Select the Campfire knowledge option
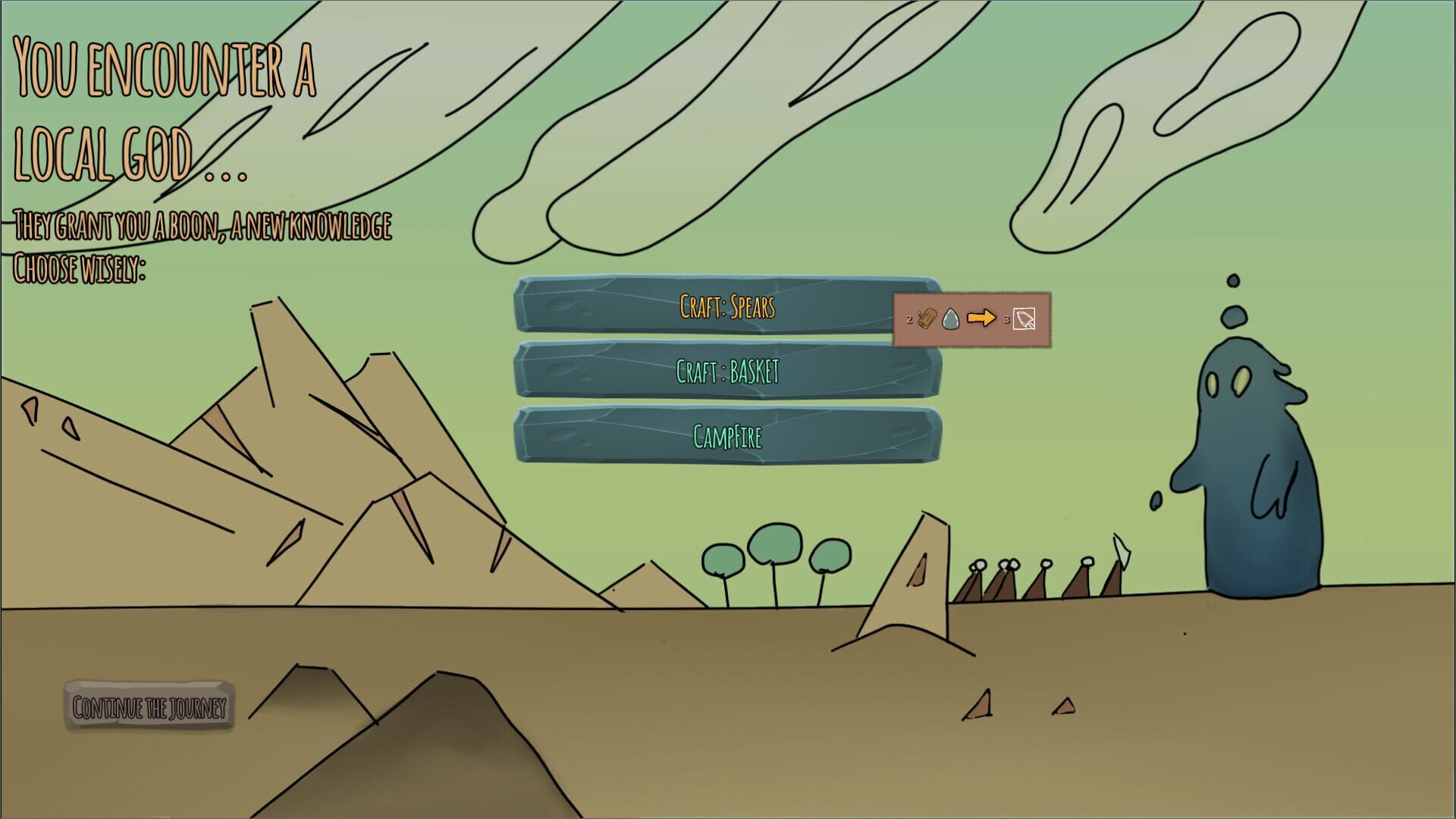Screen dimensions: 1456x819 (x=728, y=437)
